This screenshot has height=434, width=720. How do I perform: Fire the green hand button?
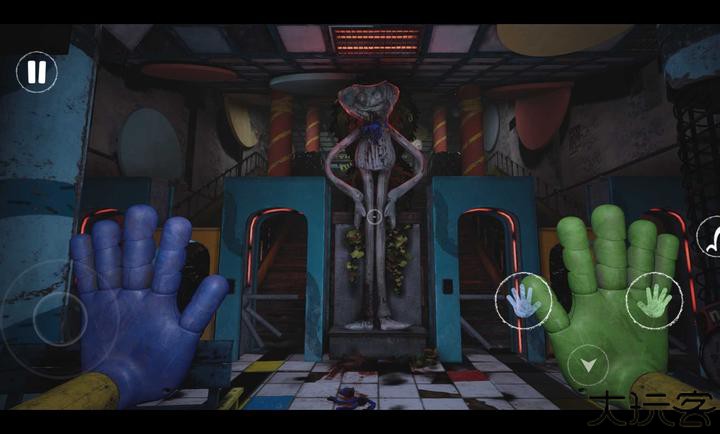click(654, 297)
